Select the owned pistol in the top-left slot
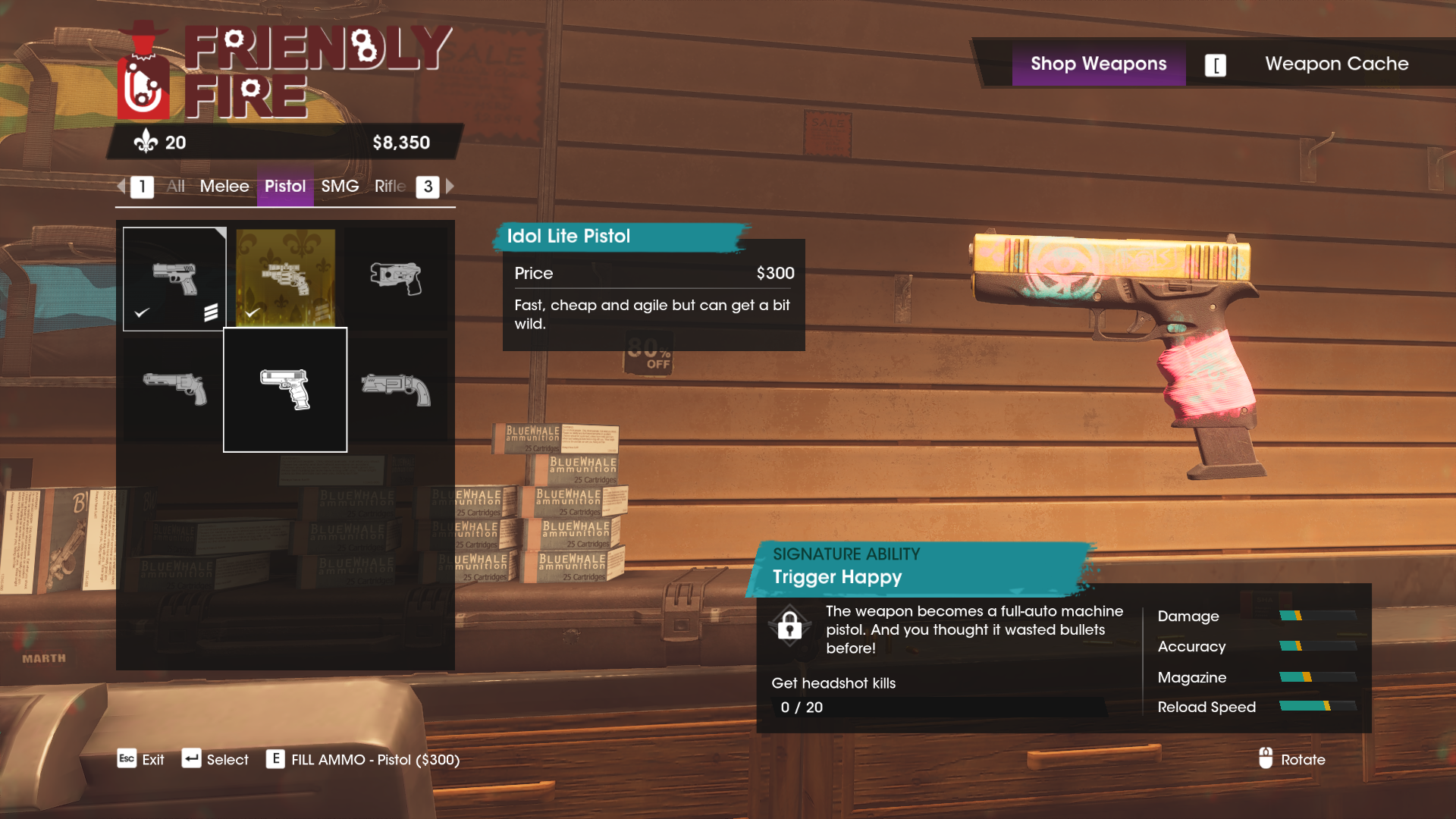 (174, 278)
